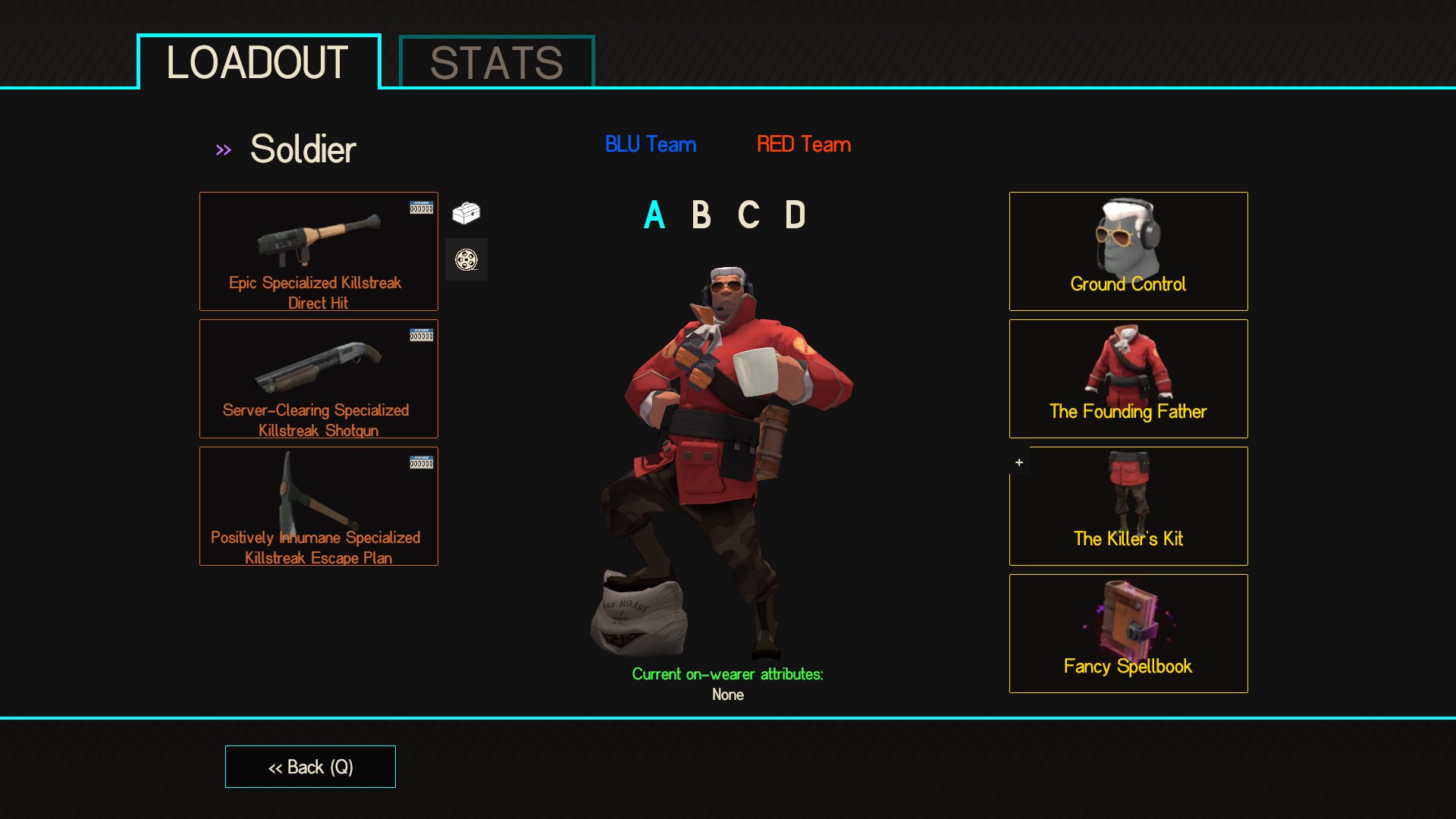Open the Direct Hit primary weapon slot
This screenshot has width=1456, height=819.
318,251
